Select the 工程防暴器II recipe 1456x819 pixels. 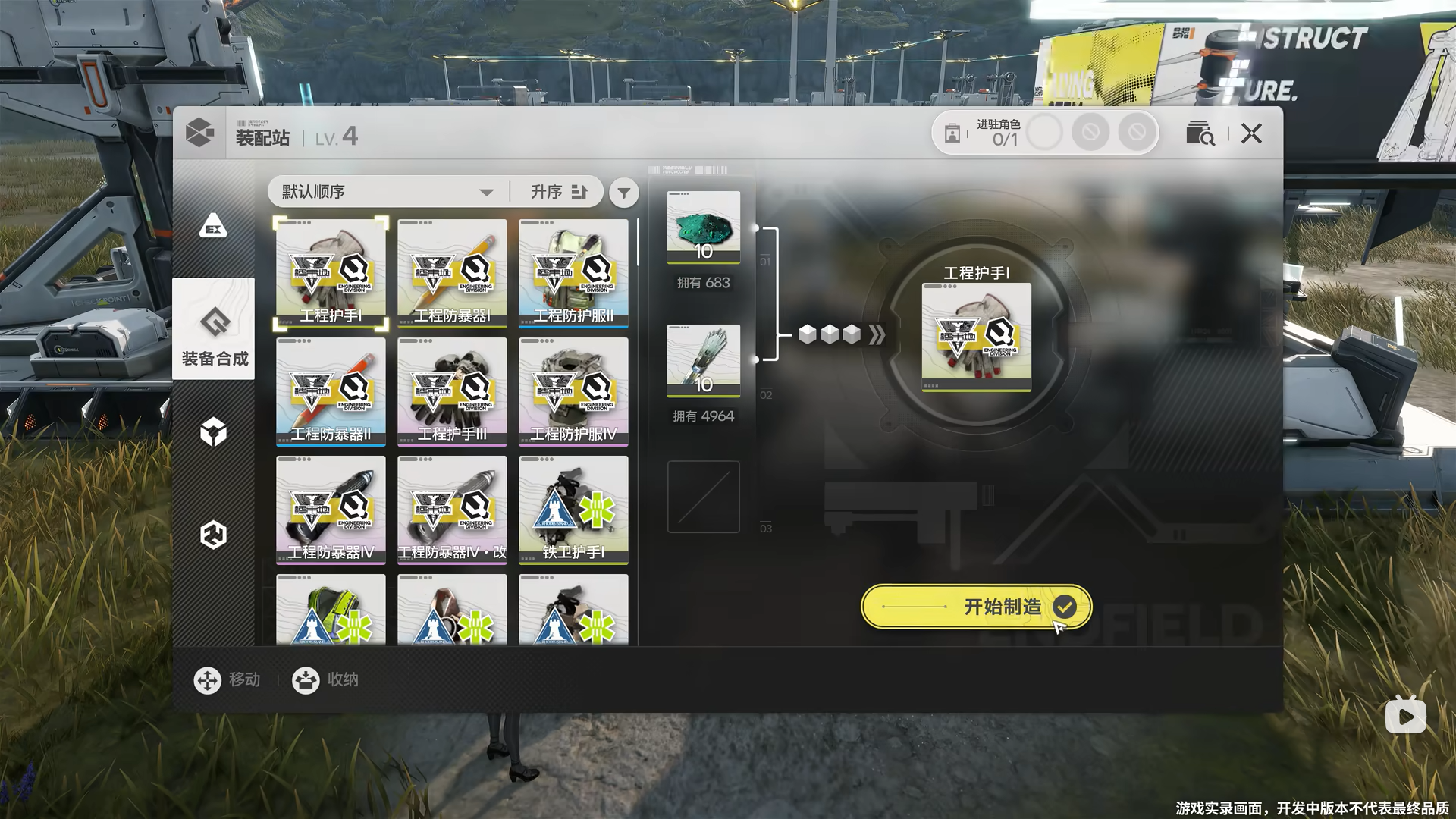pos(331,391)
